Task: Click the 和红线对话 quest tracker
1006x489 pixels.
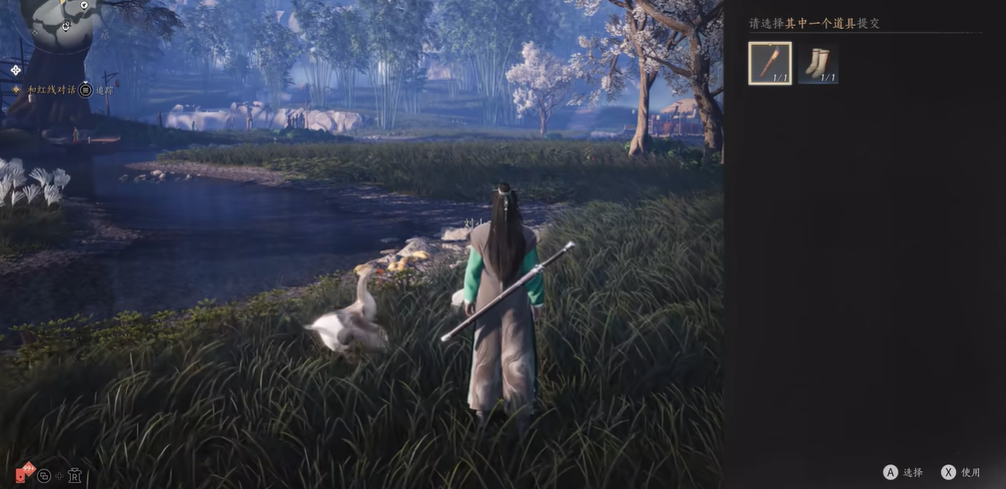Action: [44, 90]
